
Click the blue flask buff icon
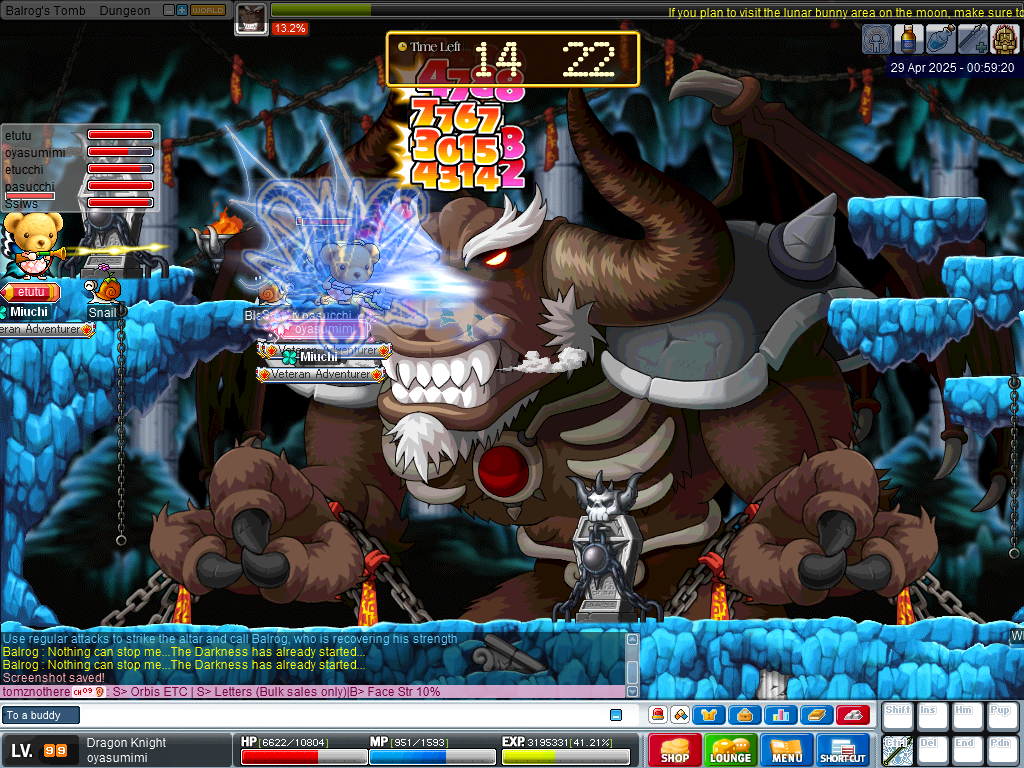[940, 39]
